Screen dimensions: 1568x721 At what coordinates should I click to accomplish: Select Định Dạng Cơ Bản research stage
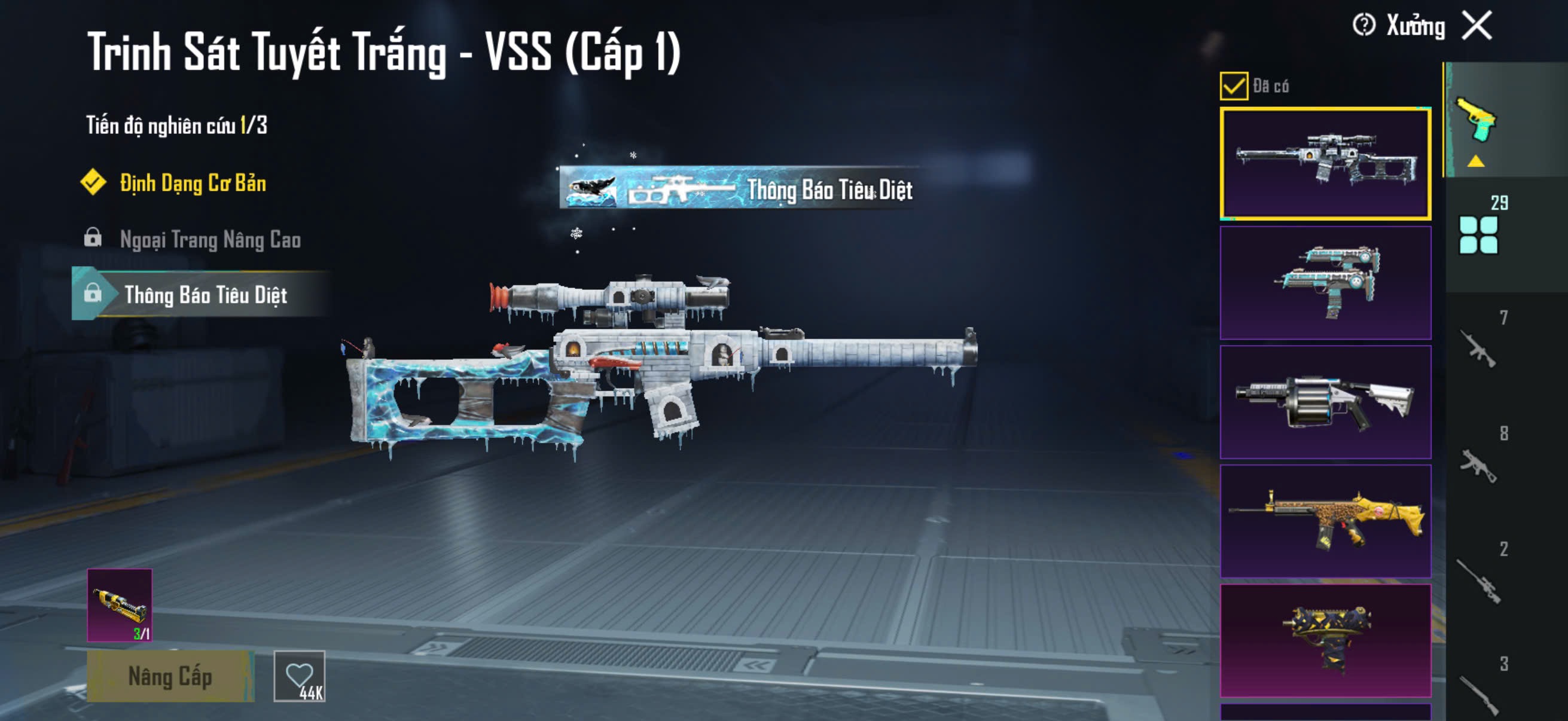pos(192,183)
